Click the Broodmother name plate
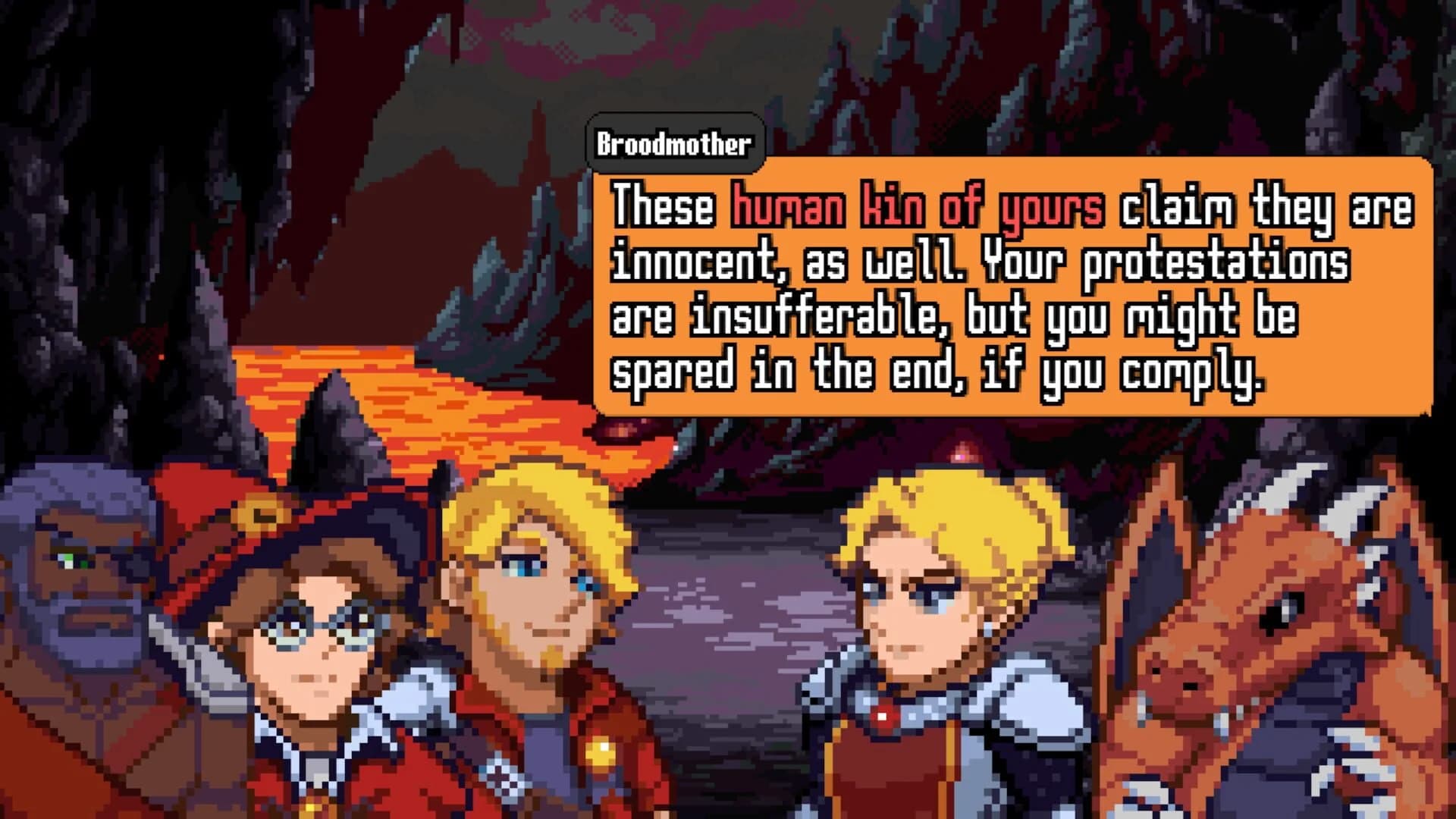Screen dimensions: 1456x819 [x=673, y=141]
